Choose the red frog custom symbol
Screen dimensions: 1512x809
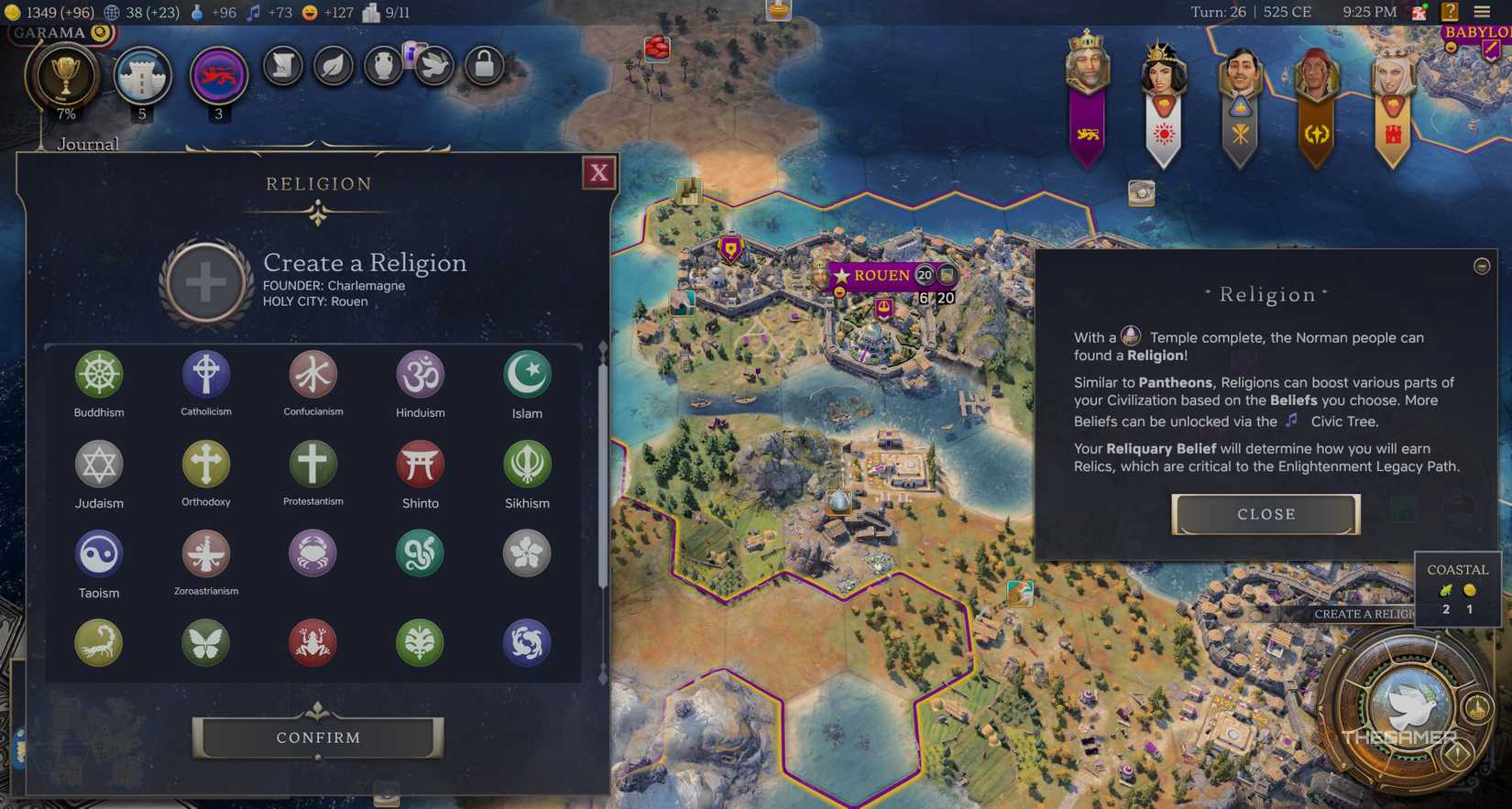(x=312, y=642)
